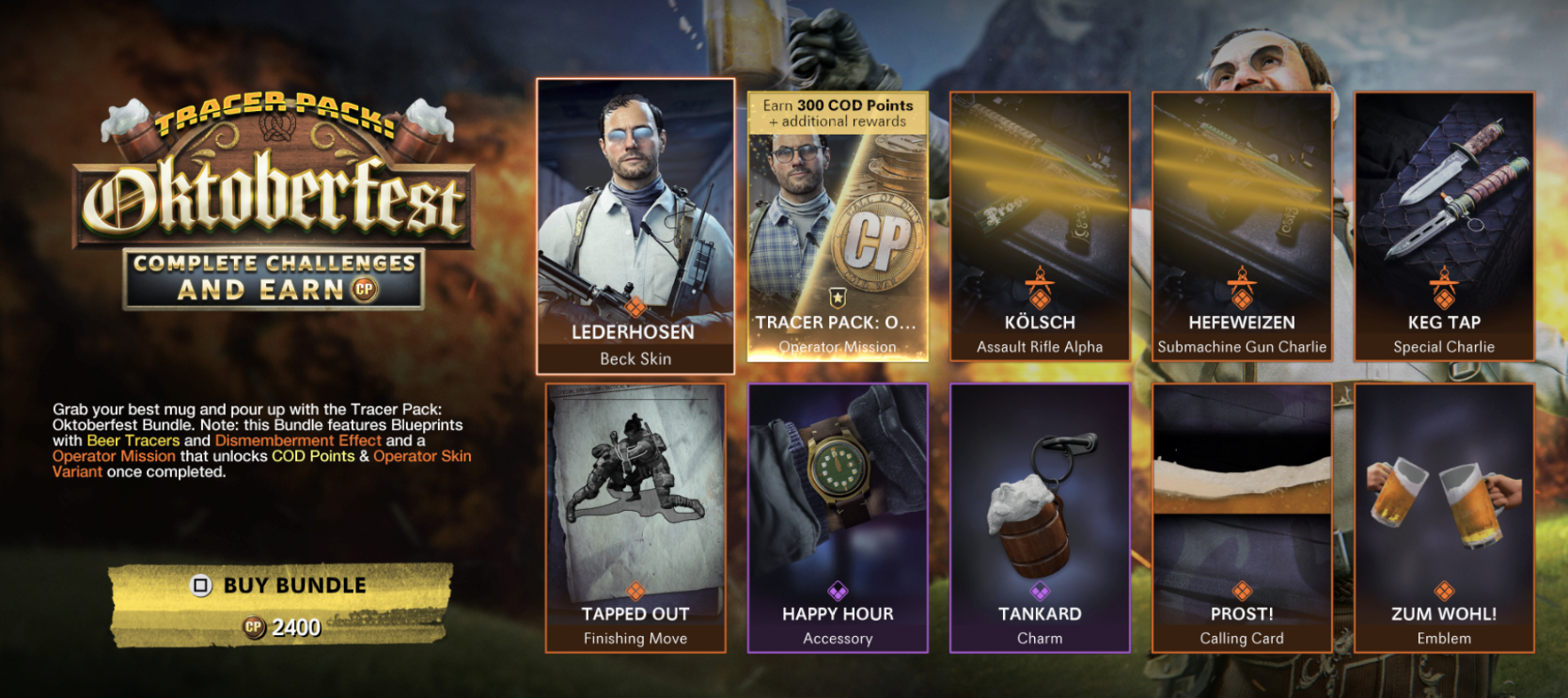View the Tankard beer mug charm

(1040, 517)
